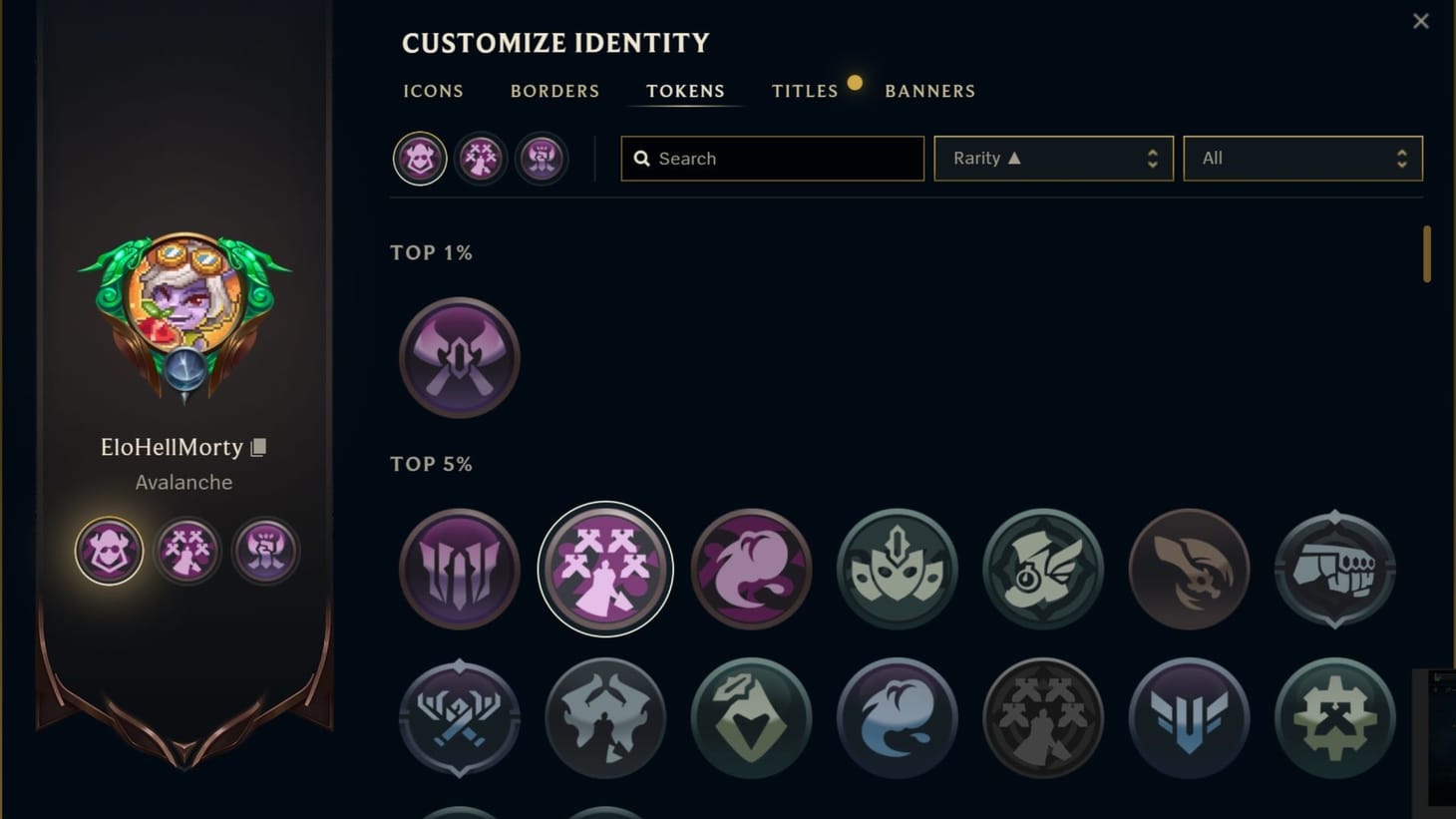Click the brown shuriken token
The image size is (1456, 819).
tap(1189, 569)
